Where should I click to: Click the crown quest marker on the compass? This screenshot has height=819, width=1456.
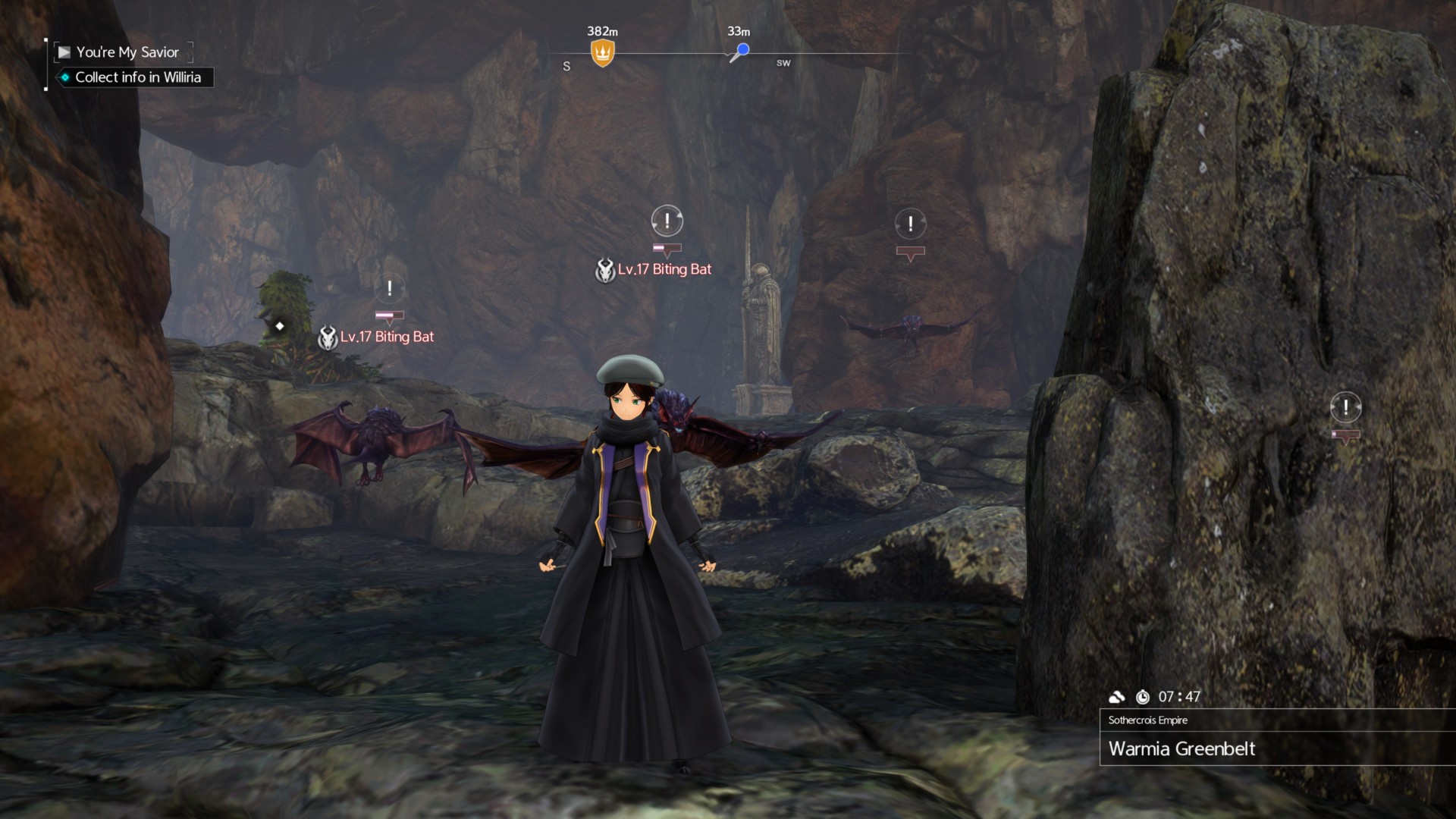[601, 52]
